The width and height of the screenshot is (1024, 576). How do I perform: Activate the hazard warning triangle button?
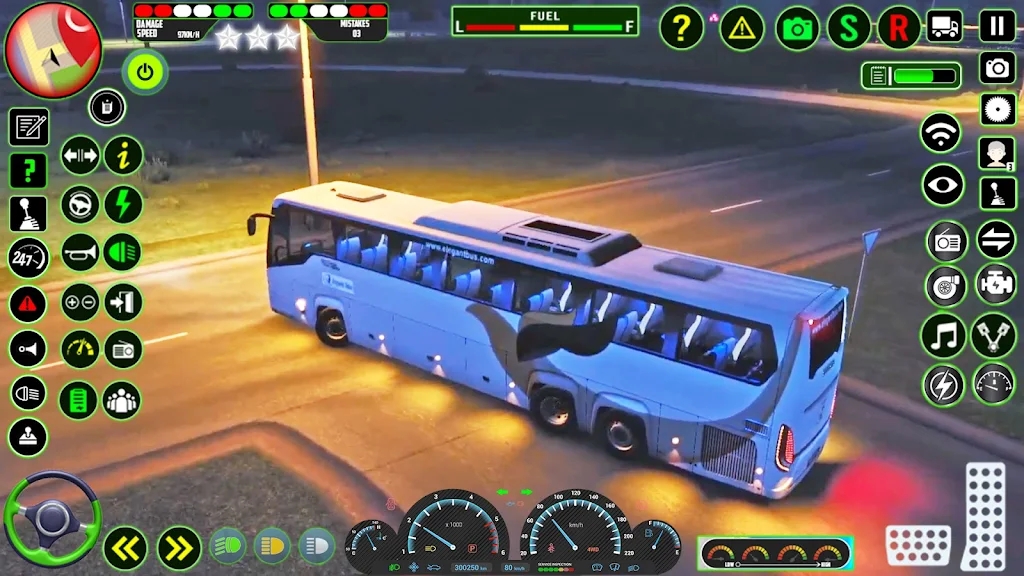click(x=741, y=27)
